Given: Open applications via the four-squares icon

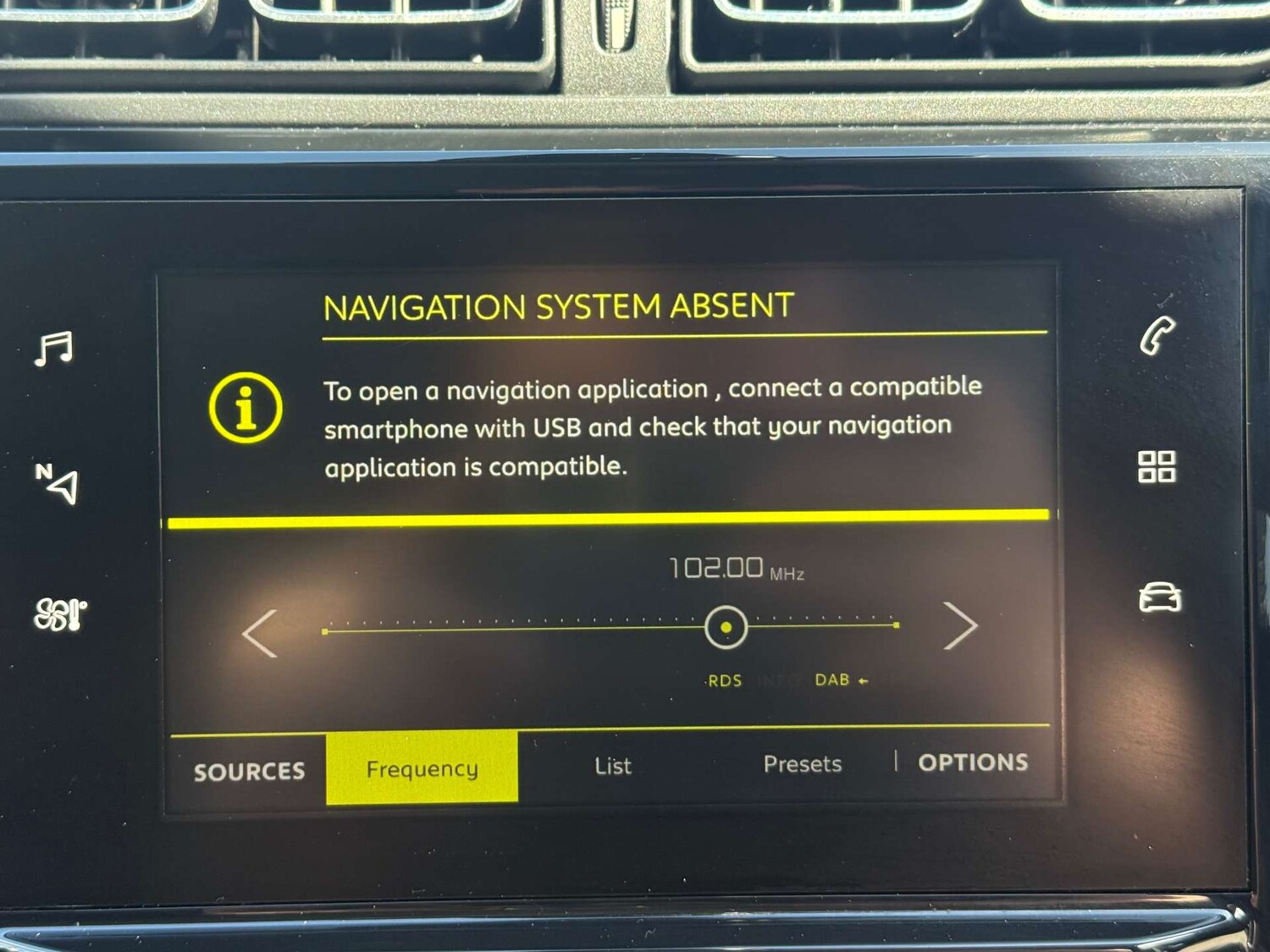Looking at the screenshot, I should click(x=1157, y=466).
